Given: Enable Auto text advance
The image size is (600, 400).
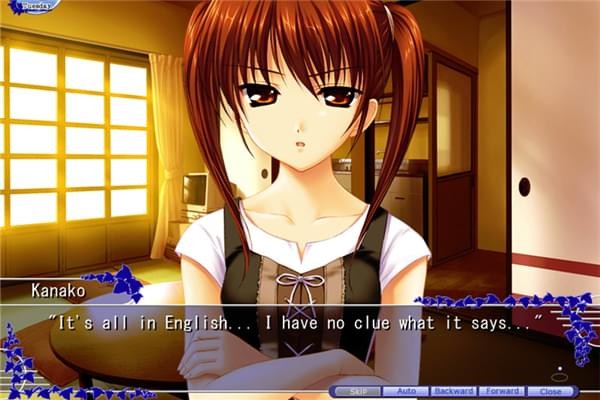Looking at the screenshot, I should pos(405,391).
